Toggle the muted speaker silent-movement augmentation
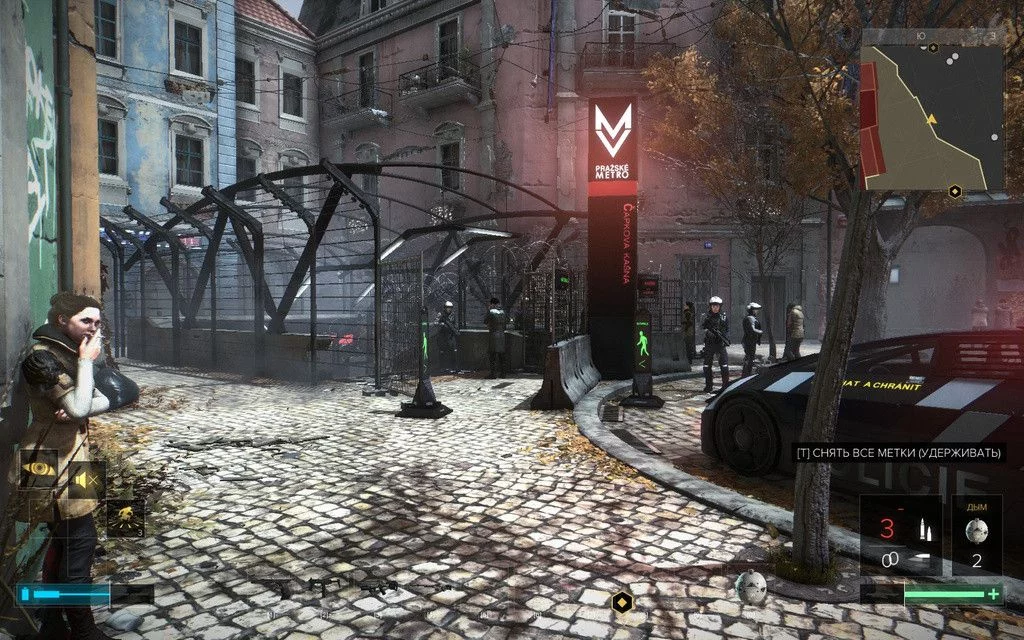 click(86, 480)
